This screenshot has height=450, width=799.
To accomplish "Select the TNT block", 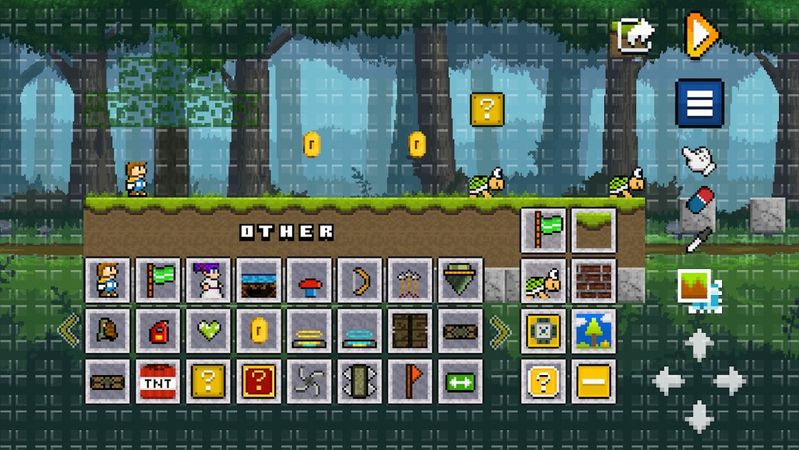I will click(158, 381).
